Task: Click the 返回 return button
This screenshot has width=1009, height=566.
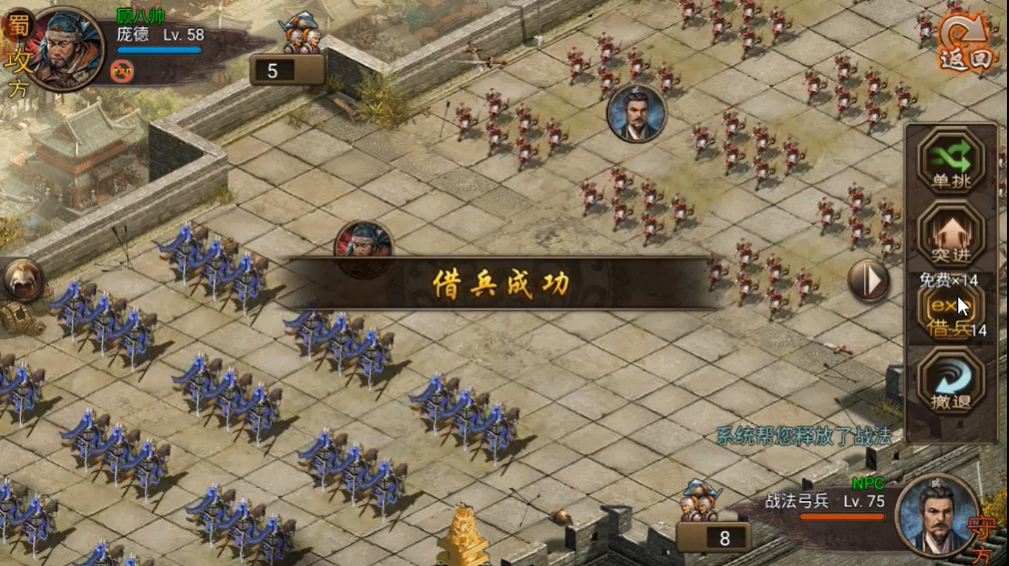Action: coord(966,43)
